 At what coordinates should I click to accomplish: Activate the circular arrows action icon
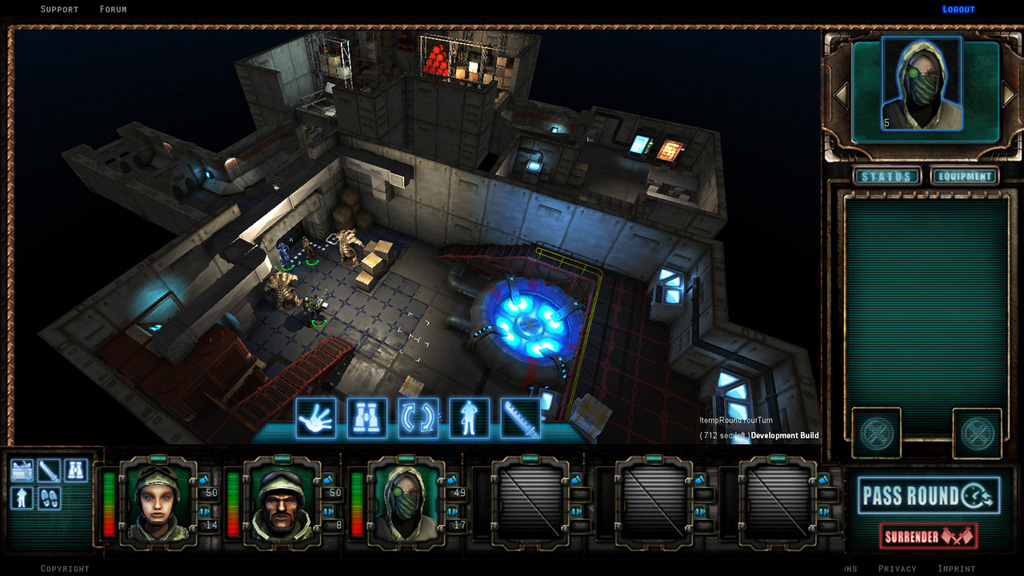418,418
